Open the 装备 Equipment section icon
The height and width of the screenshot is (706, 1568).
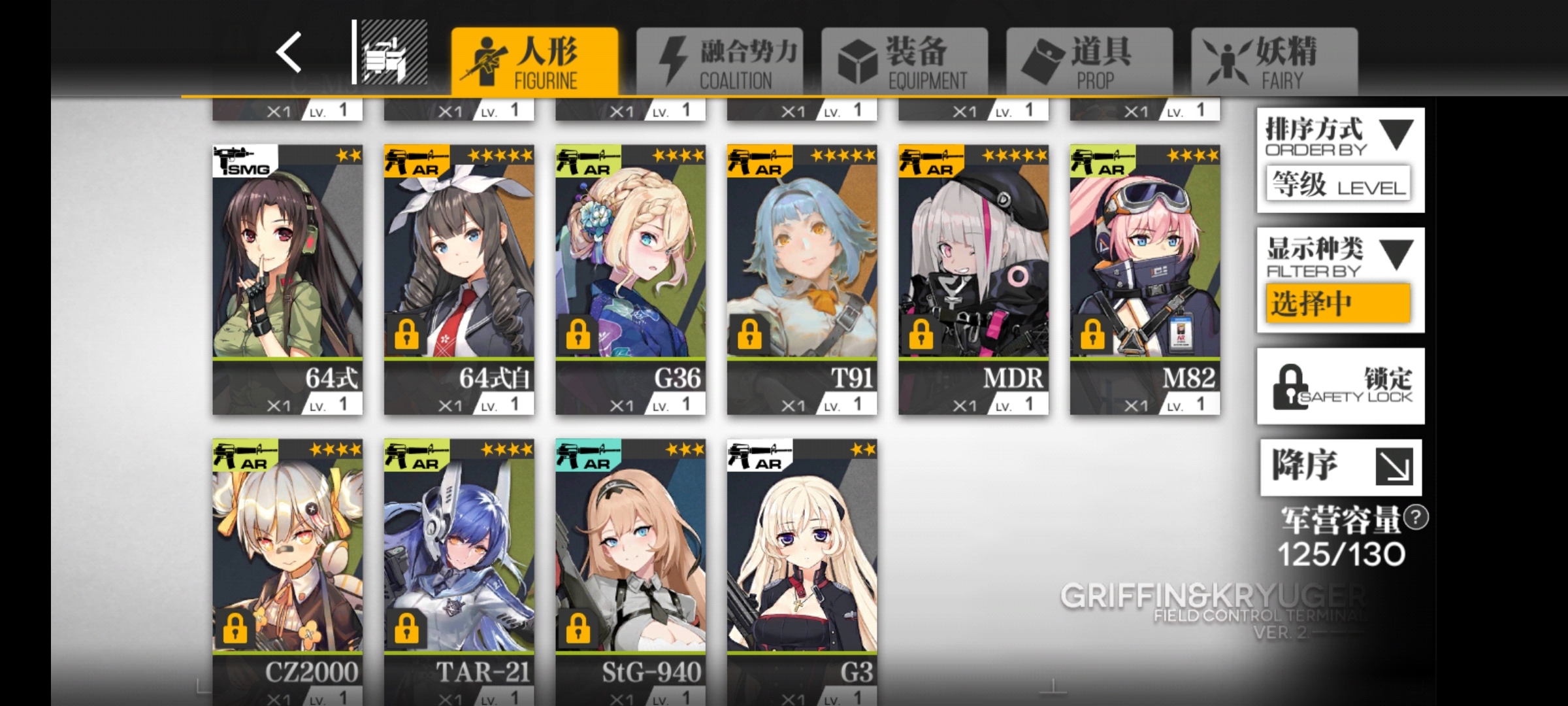858,59
